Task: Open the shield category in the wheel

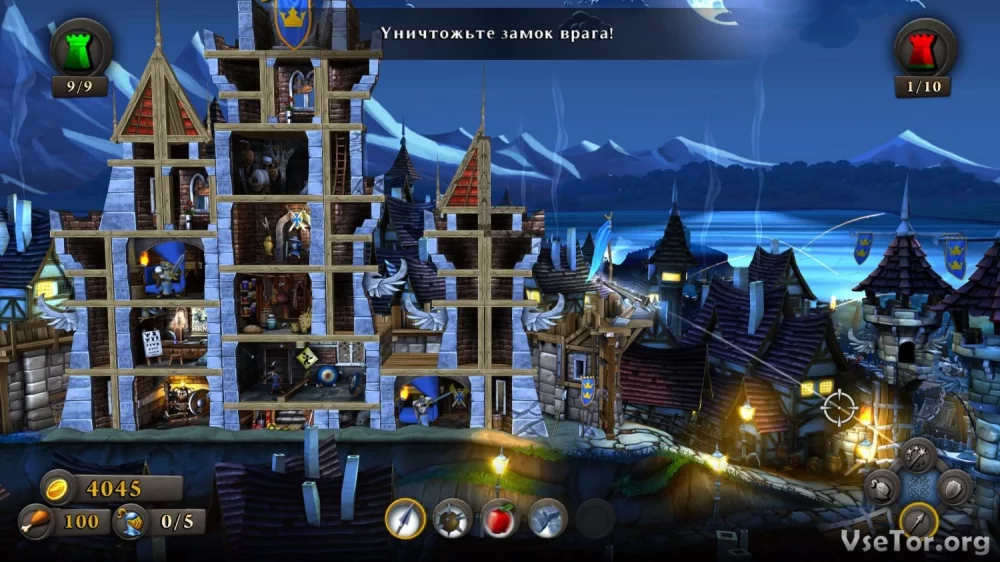Action: [955, 488]
